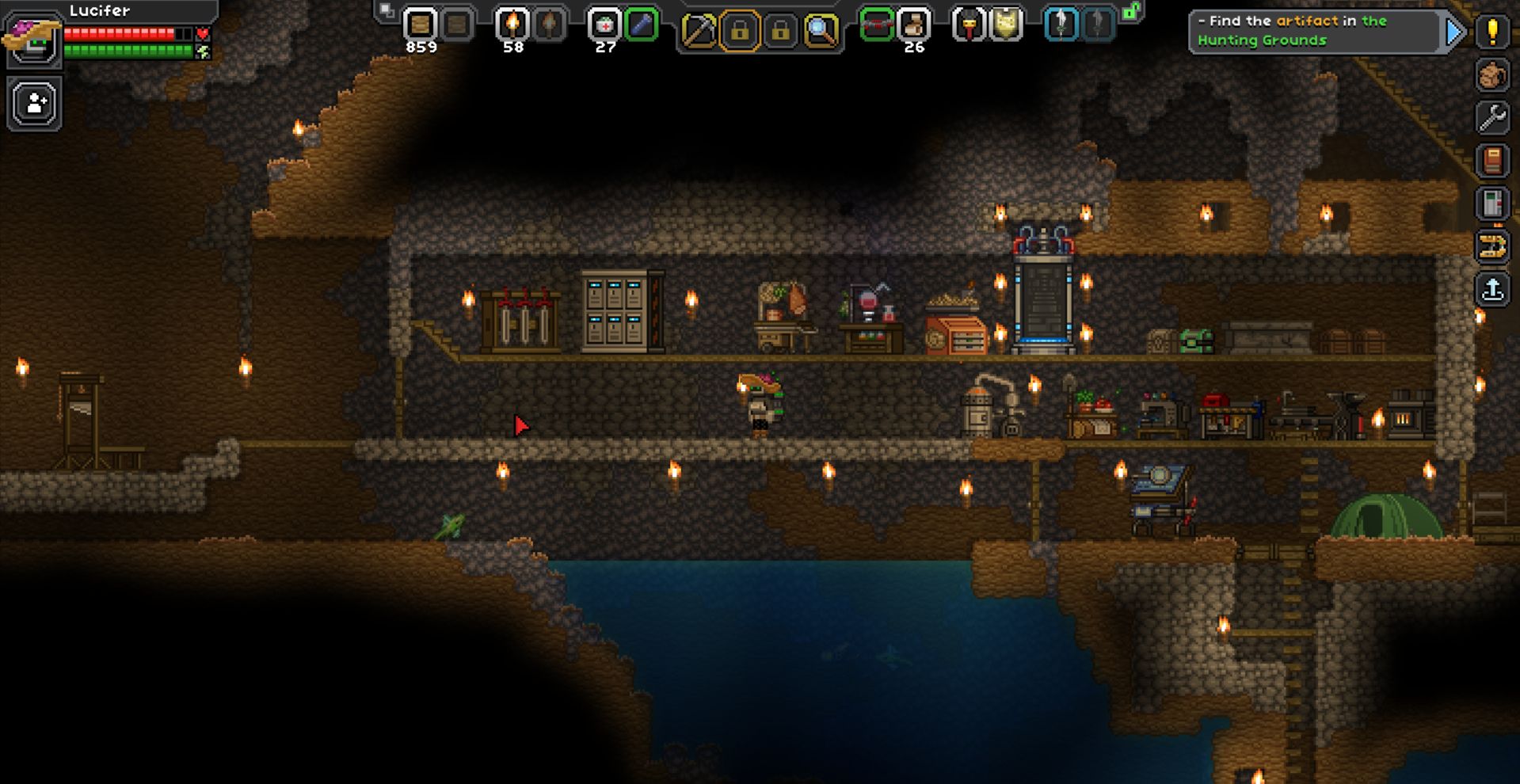Open the quest log exclamation icon
Image resolution: width=1520 pixels, height=784 pixels.
click(x=1493, y=32)
